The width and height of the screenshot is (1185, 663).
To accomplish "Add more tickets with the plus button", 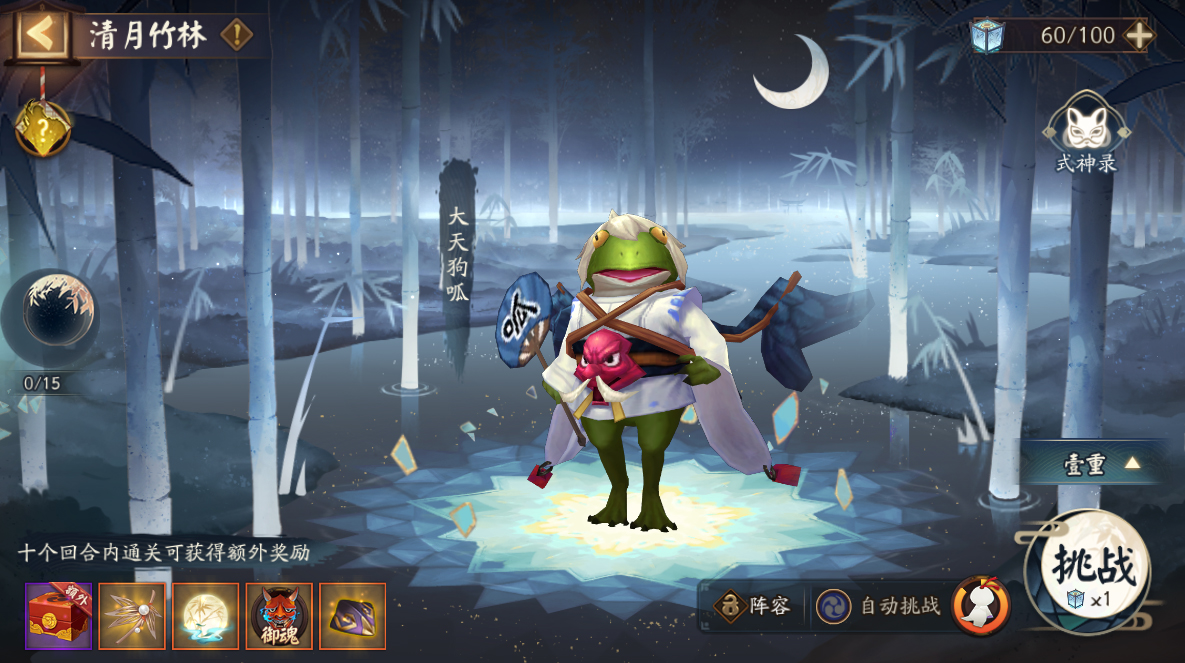I will click(1139, 35).
